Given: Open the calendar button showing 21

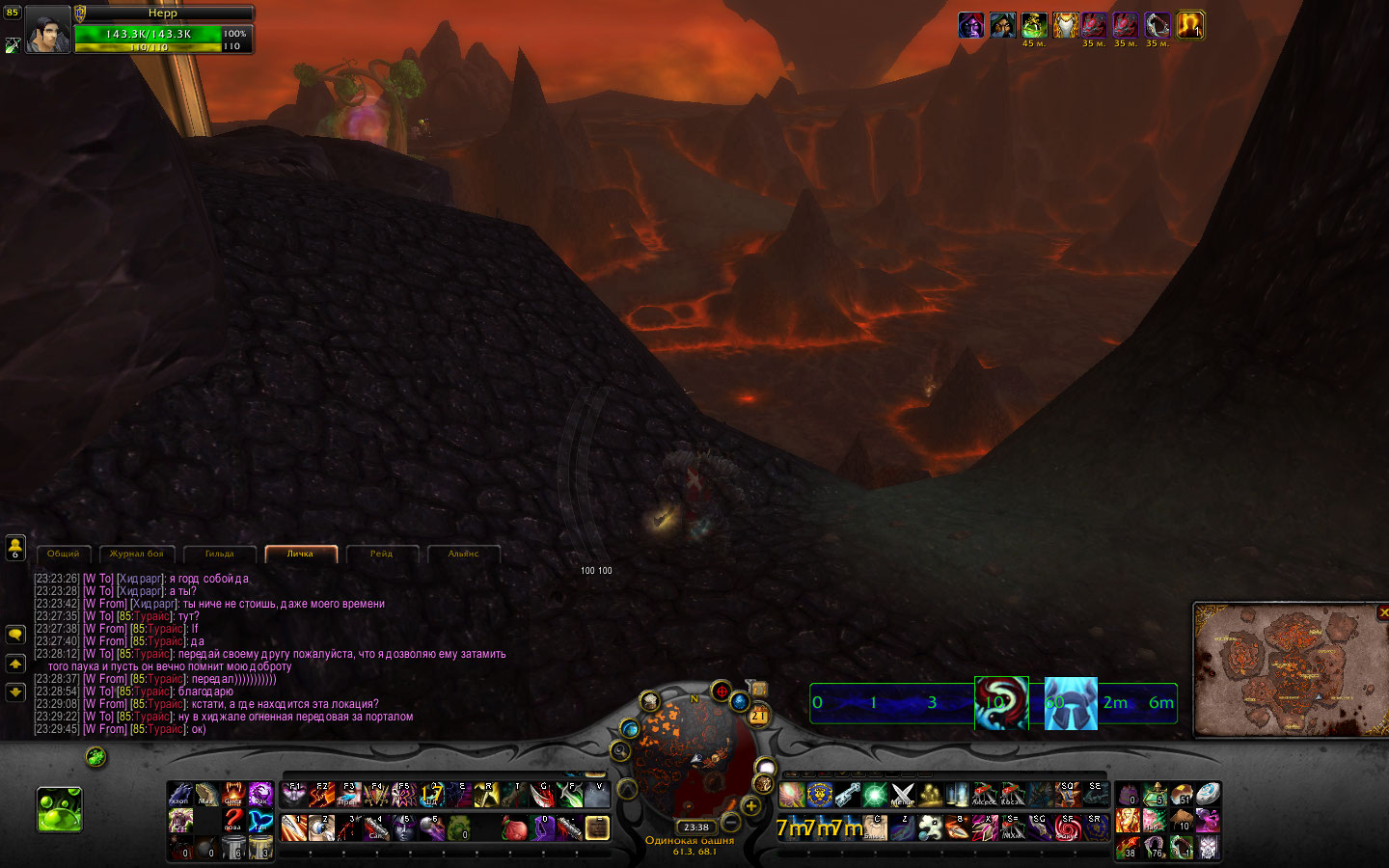Looking at the screenshot, I should 758,715.
